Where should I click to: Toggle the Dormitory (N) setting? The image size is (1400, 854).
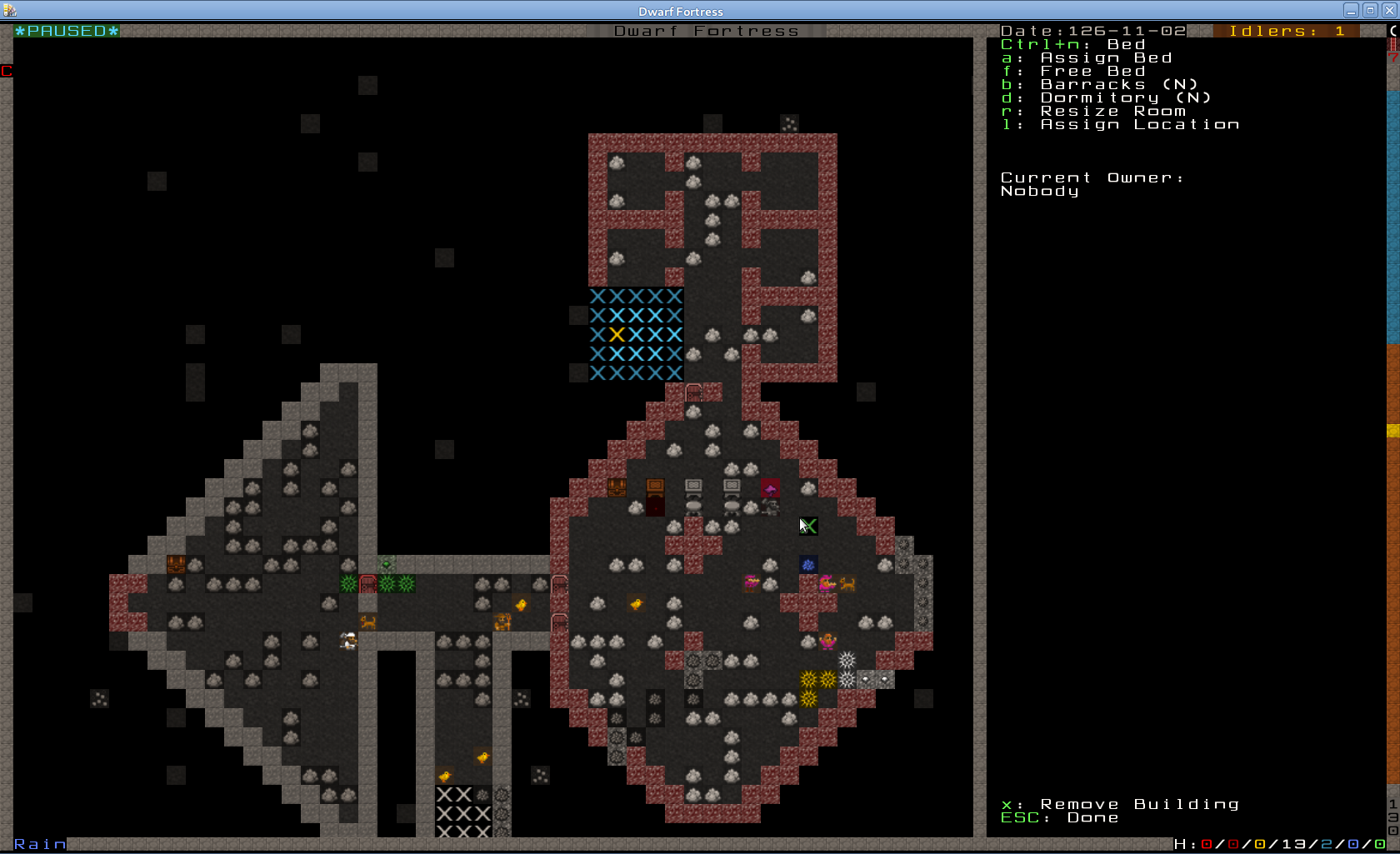click(x=1125, y=98)
